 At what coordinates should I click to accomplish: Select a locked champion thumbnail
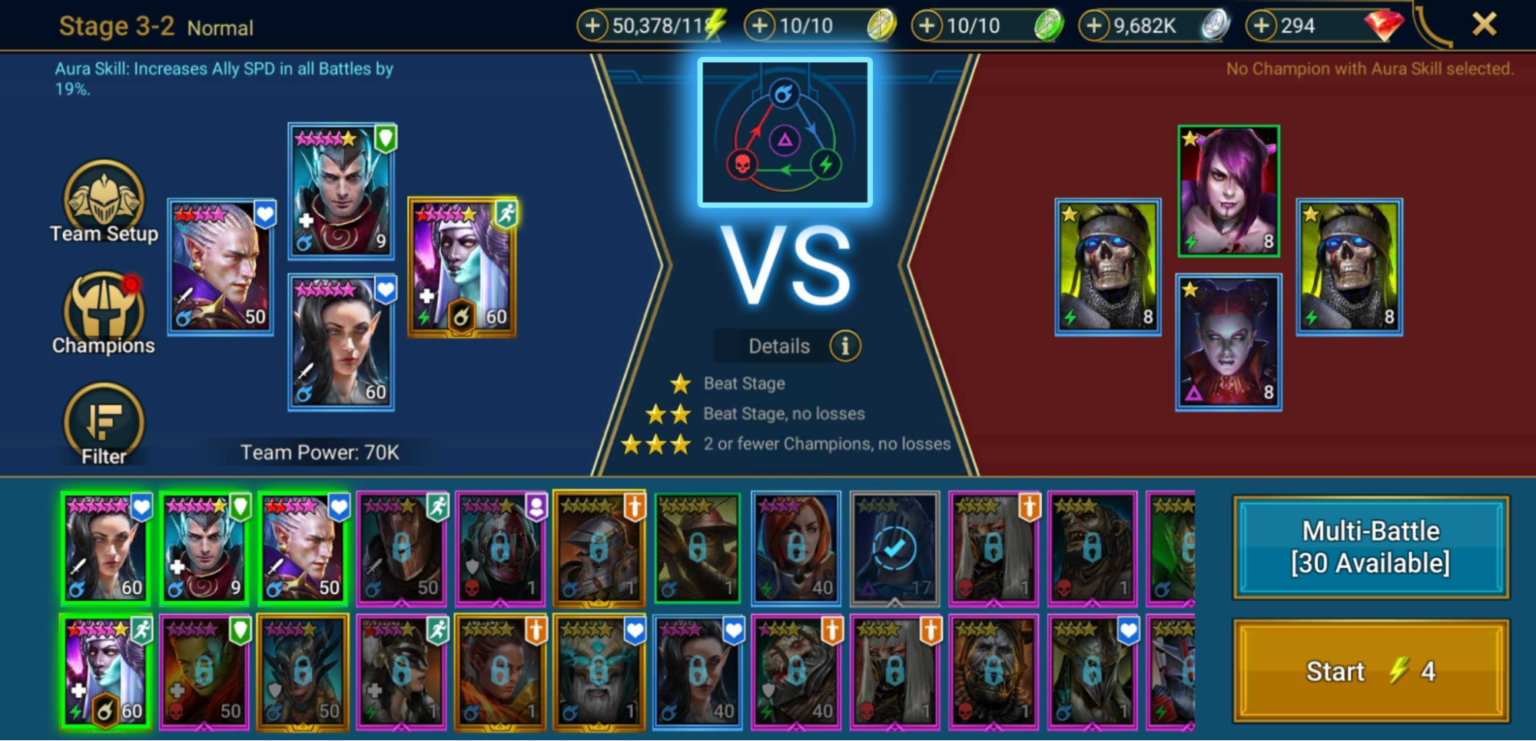401,548
